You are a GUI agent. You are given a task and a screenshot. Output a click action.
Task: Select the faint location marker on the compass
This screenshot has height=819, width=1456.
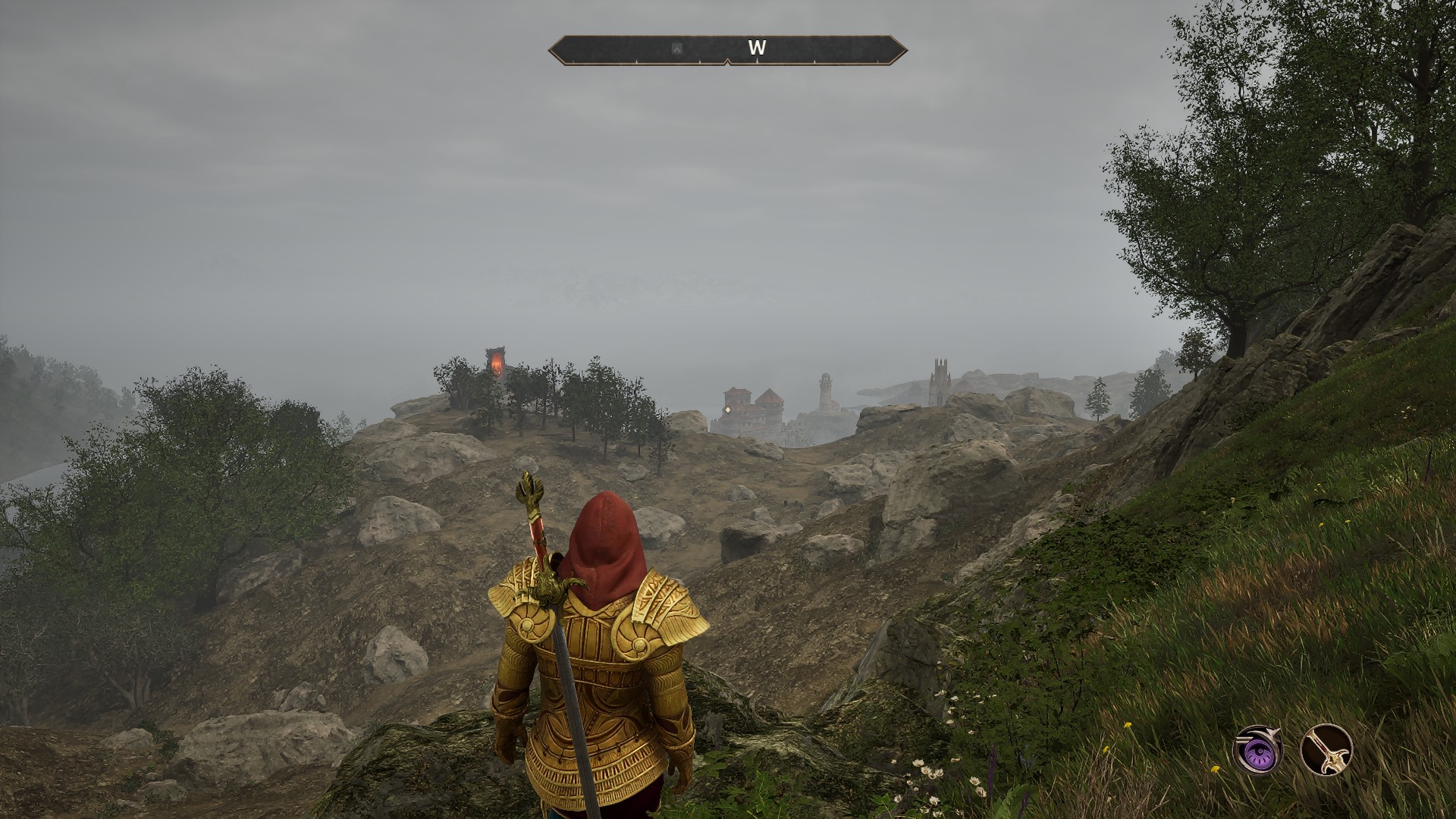click(x=677, y=49)
